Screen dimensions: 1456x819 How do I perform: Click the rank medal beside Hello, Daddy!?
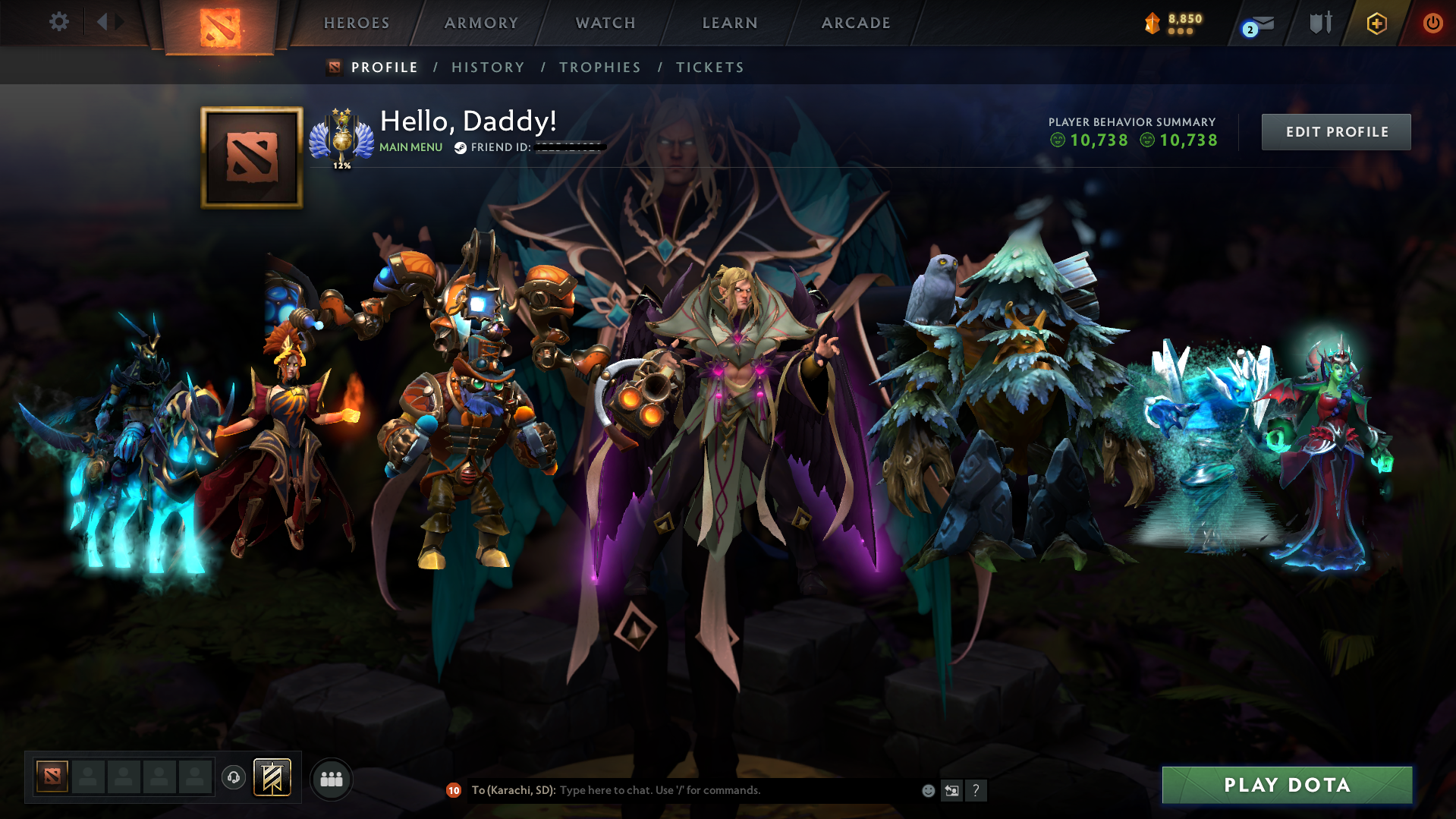(343, 137)
